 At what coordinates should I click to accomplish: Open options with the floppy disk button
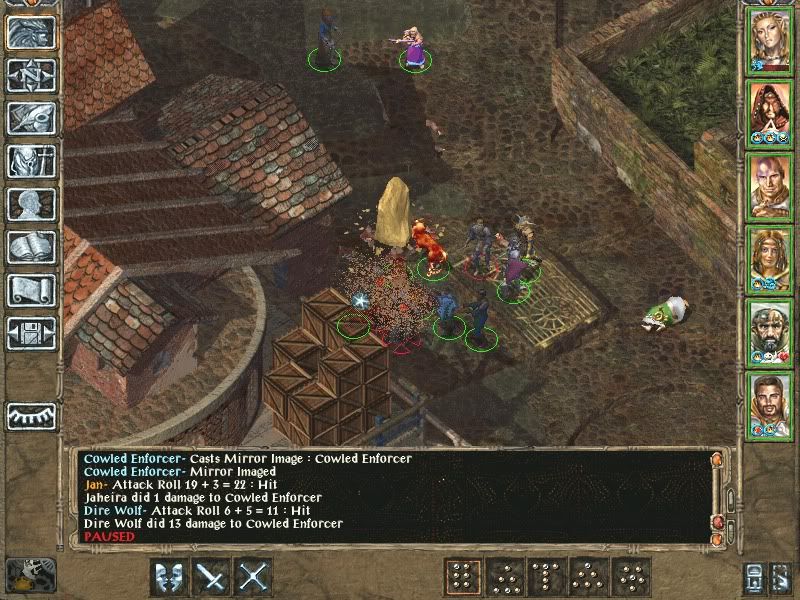[x=32, y=332]
